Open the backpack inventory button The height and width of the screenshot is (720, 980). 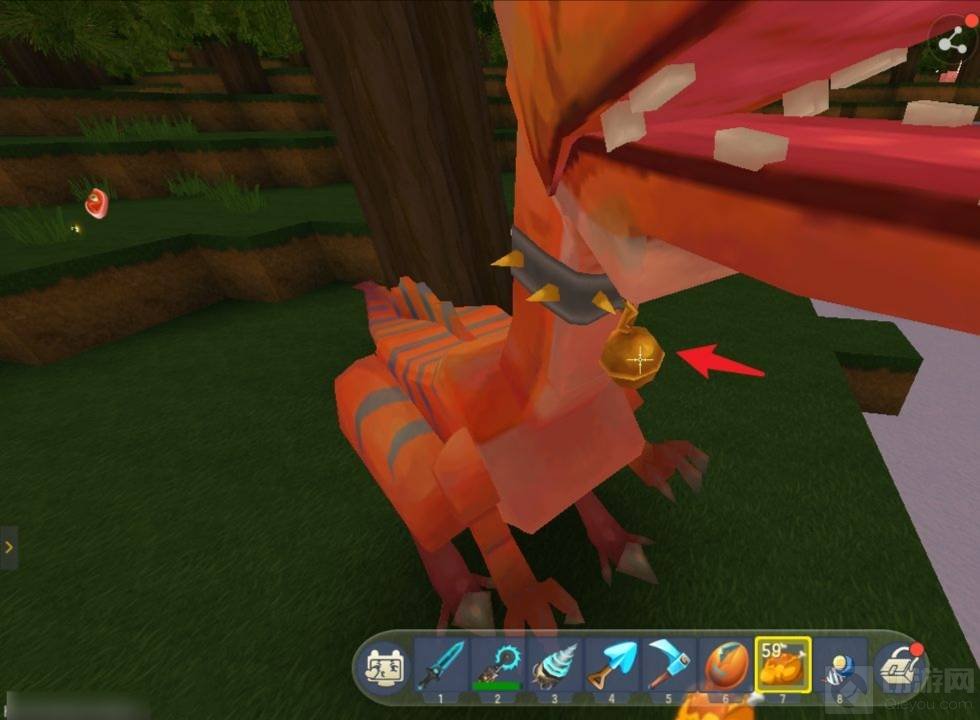tap(897, 664)
